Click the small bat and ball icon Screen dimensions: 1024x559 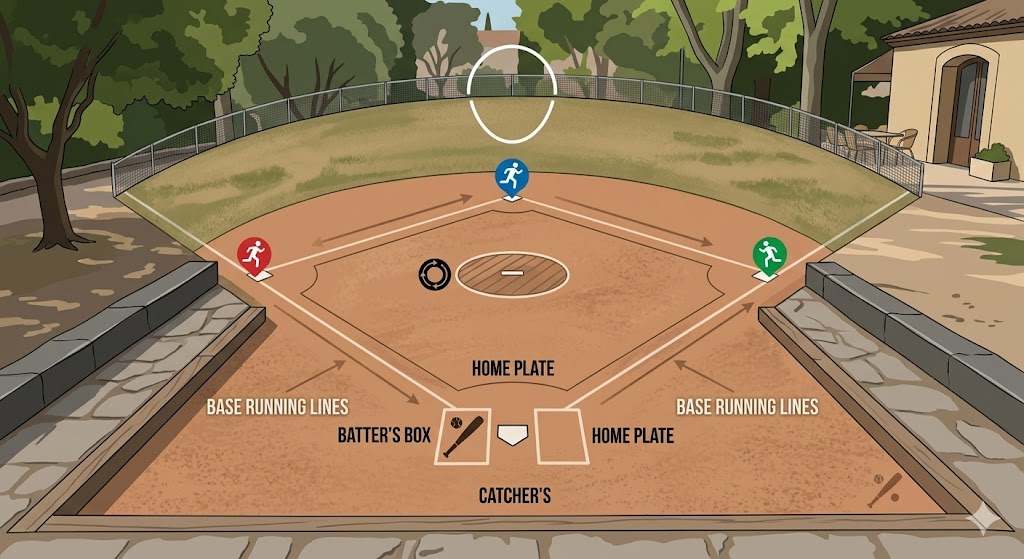885,489
